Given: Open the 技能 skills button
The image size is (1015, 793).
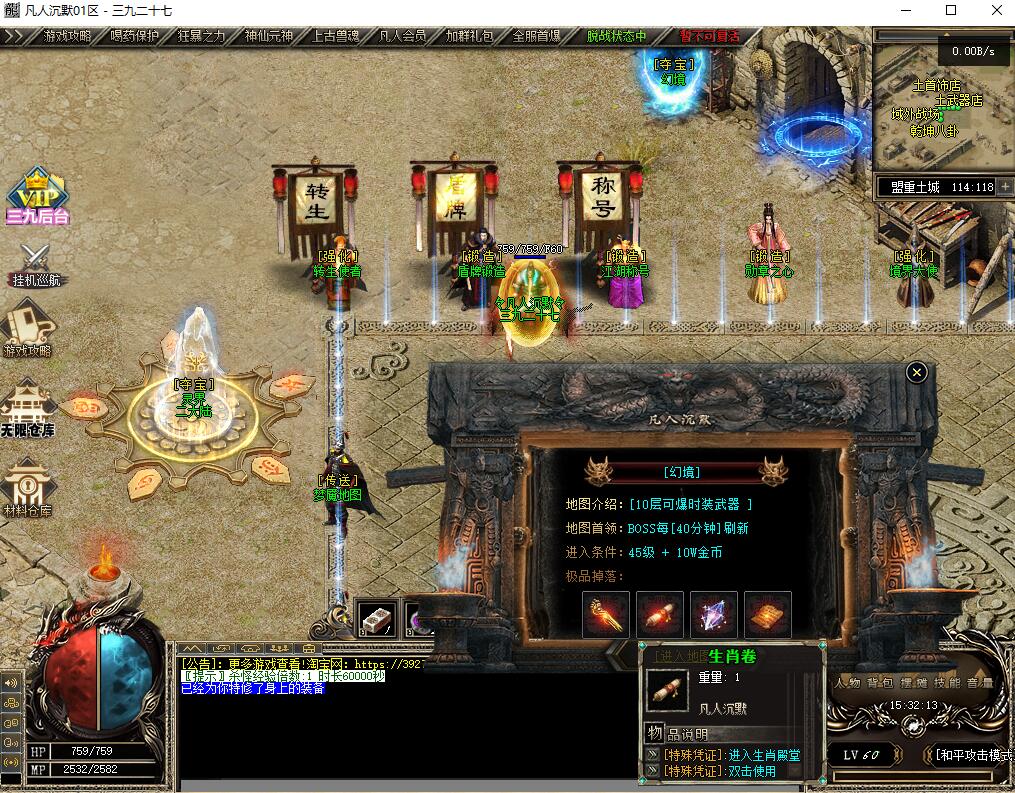Looking at the screenshot, I should 946,683.
